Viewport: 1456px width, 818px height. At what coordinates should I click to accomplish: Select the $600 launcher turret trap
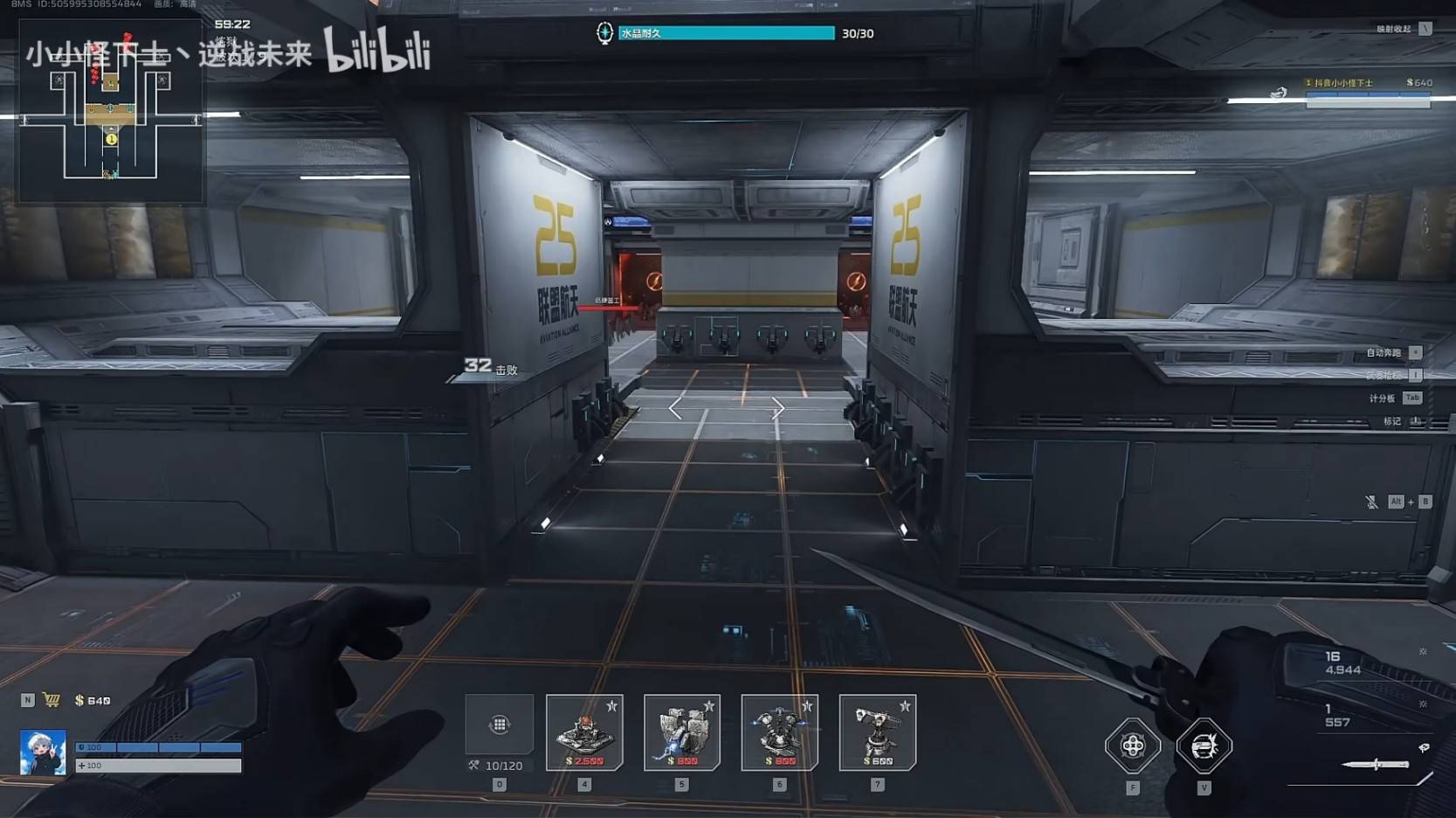pyautogui.click(x=877, y=732)
